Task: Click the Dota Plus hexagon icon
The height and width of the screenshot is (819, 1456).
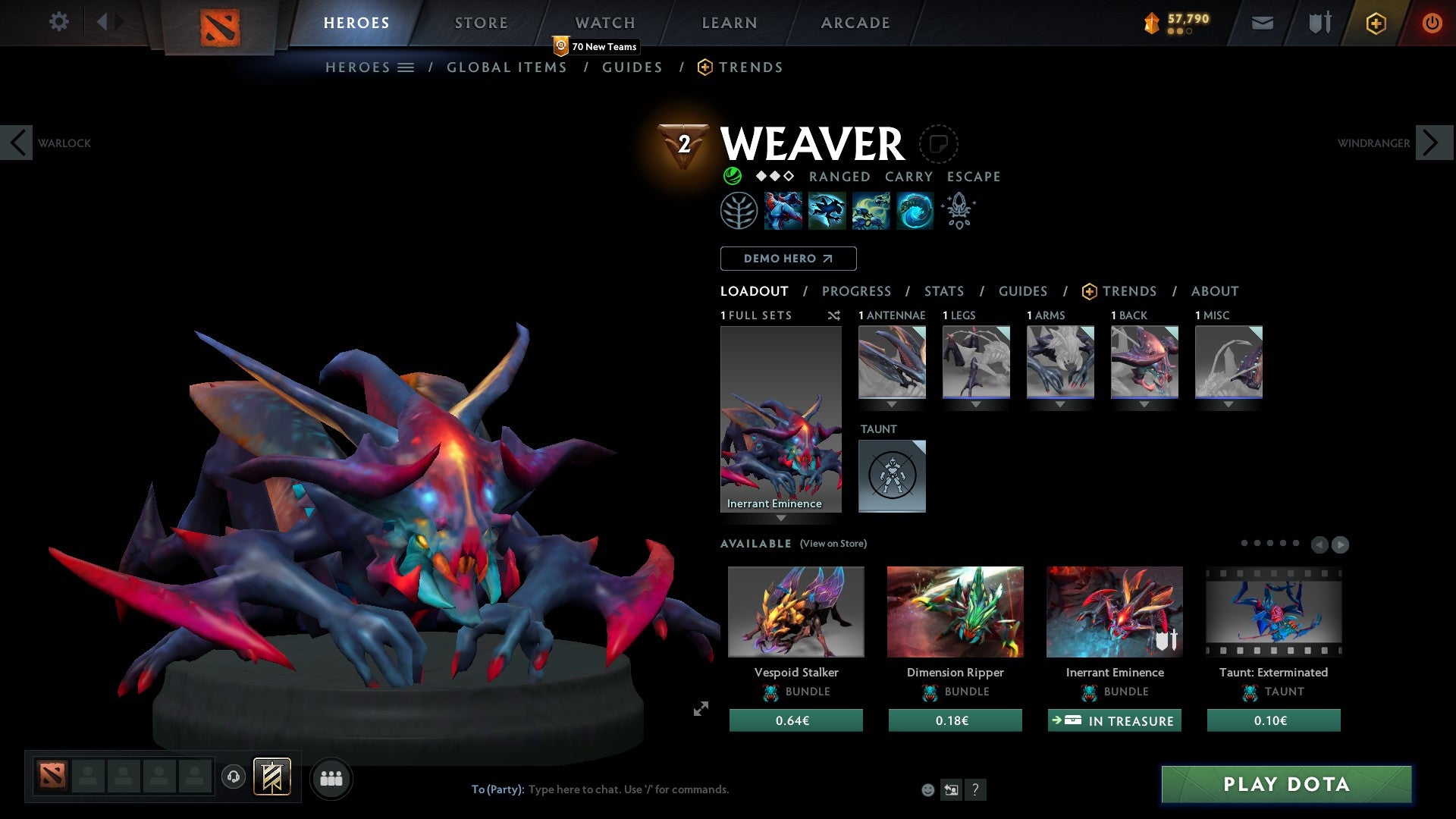Action: point(1375,23)
